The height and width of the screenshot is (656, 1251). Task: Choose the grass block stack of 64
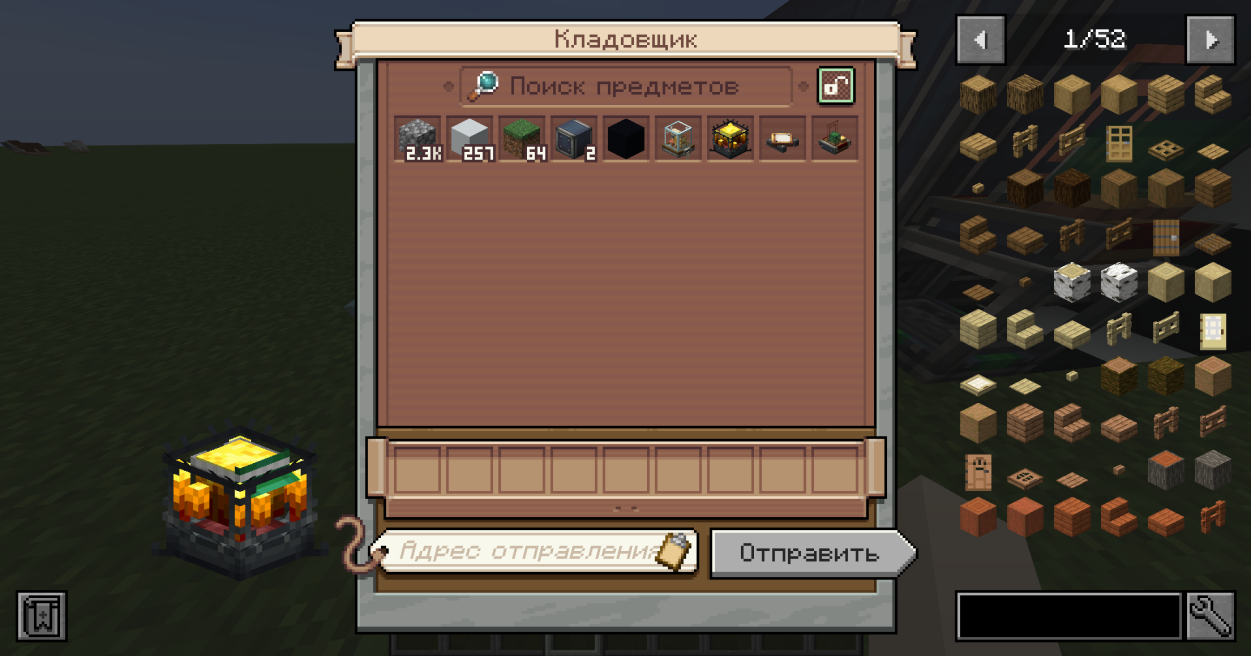pyautogui.click(x=521, y=138)
